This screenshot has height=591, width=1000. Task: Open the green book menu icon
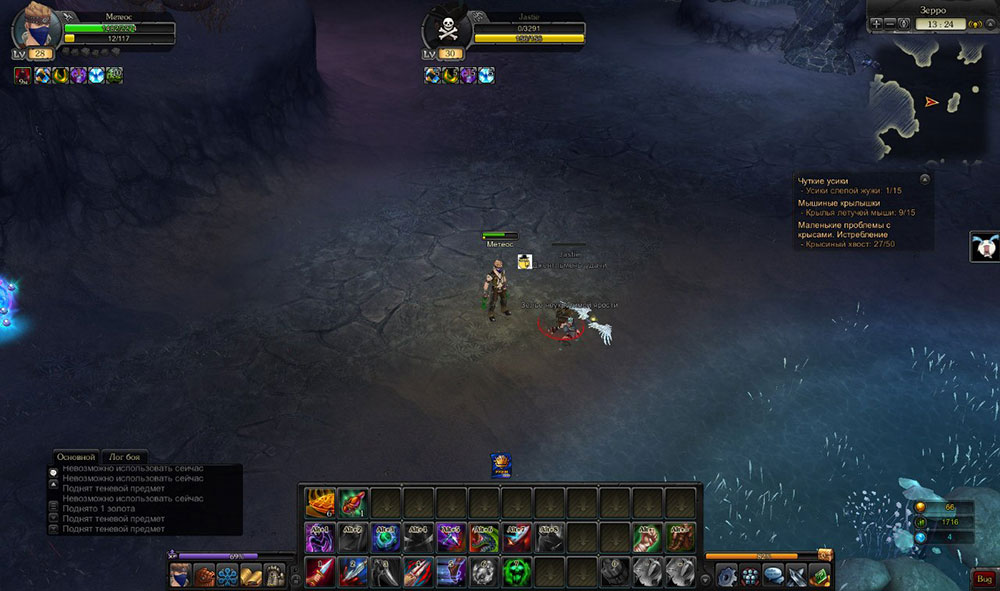pos(820,575)
